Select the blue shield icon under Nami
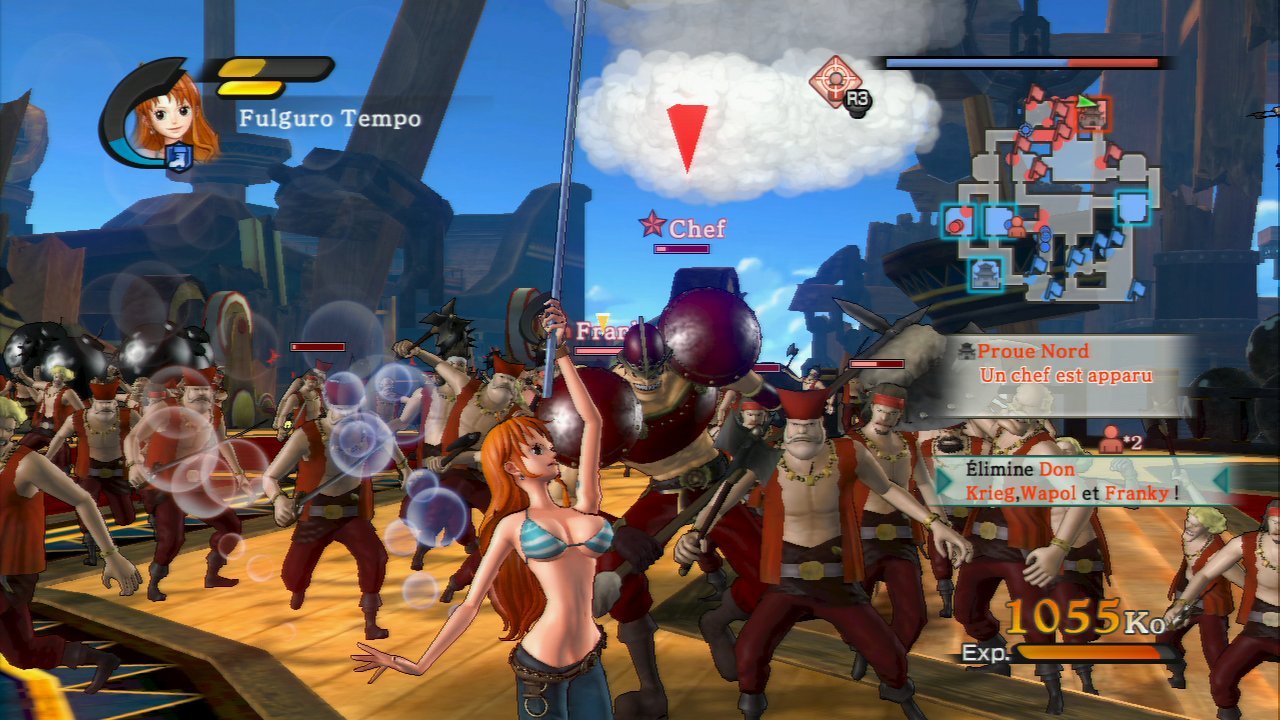1280x720 pixels. 179,157
